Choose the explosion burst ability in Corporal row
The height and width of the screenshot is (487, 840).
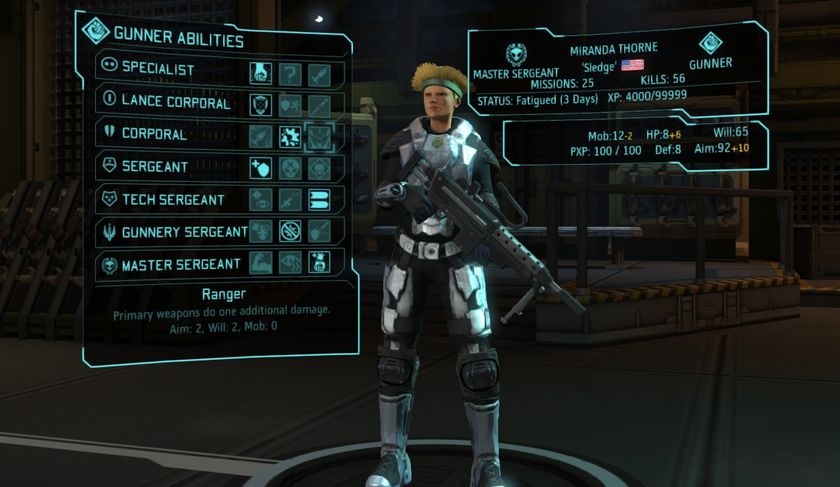[x=290, y=136]
